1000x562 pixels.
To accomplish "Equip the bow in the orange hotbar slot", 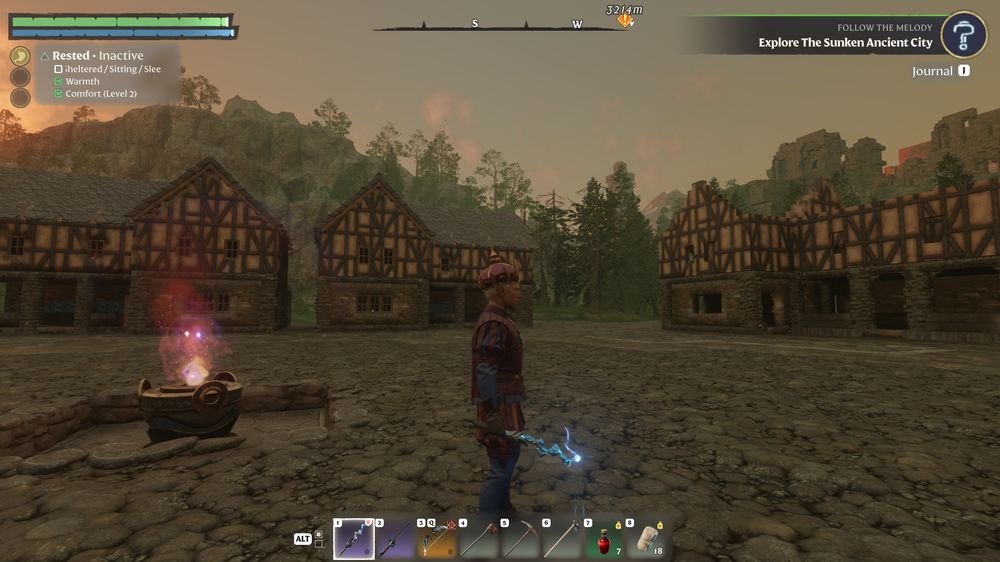I will pos(436,539).
